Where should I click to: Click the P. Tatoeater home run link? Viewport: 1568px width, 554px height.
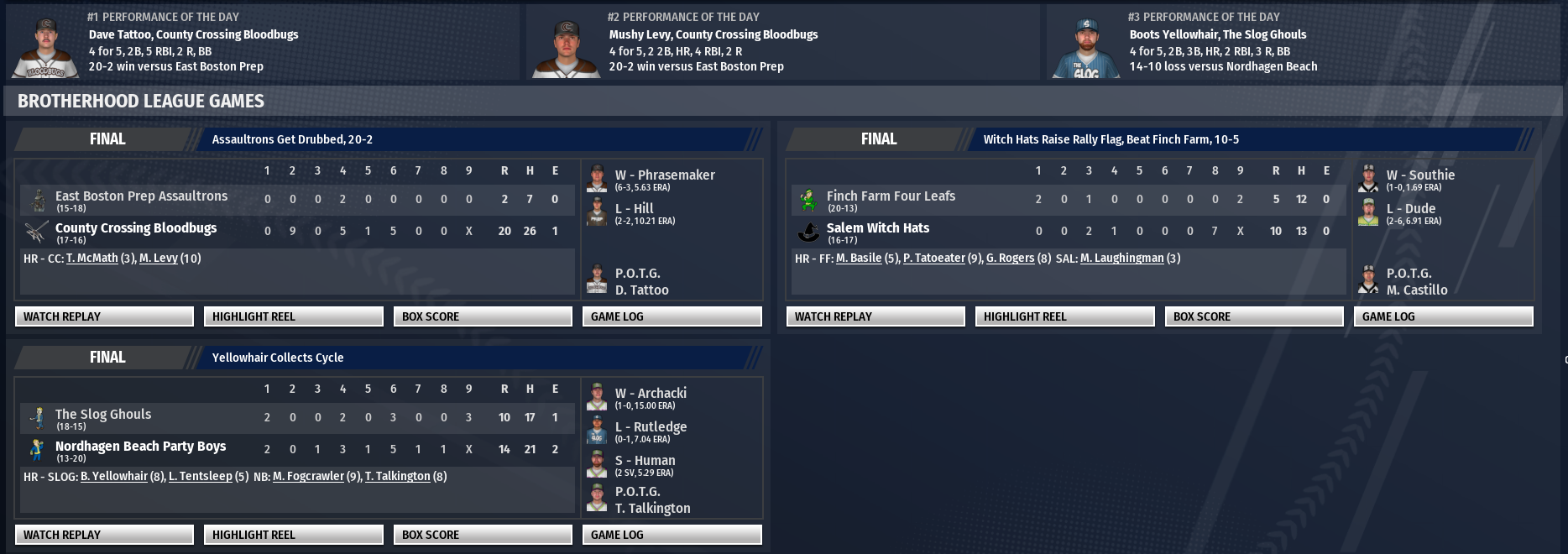tap(933, 259)
